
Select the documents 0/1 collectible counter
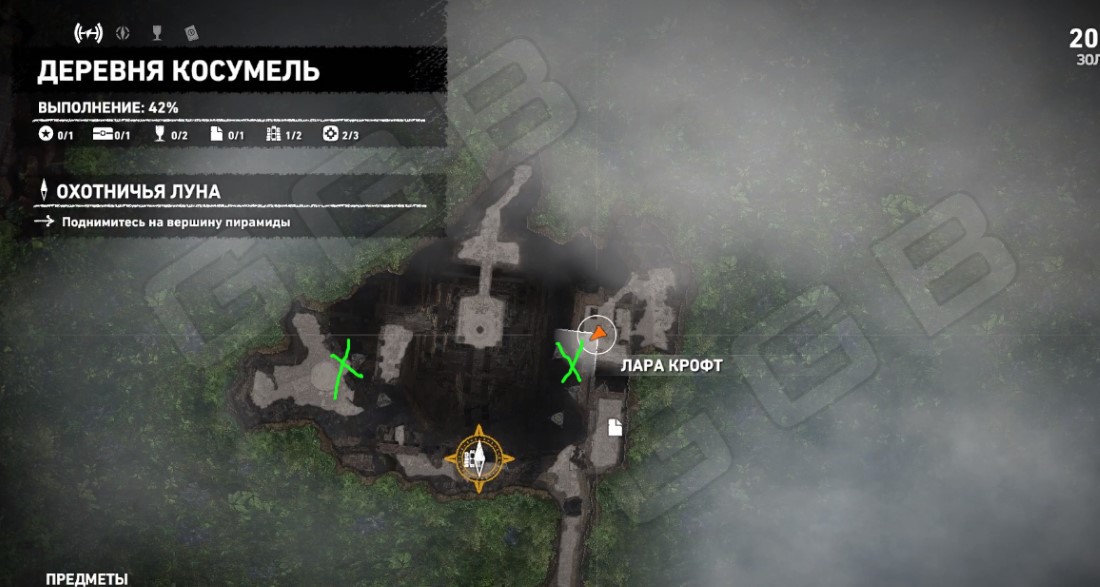[x=227, y=135]
